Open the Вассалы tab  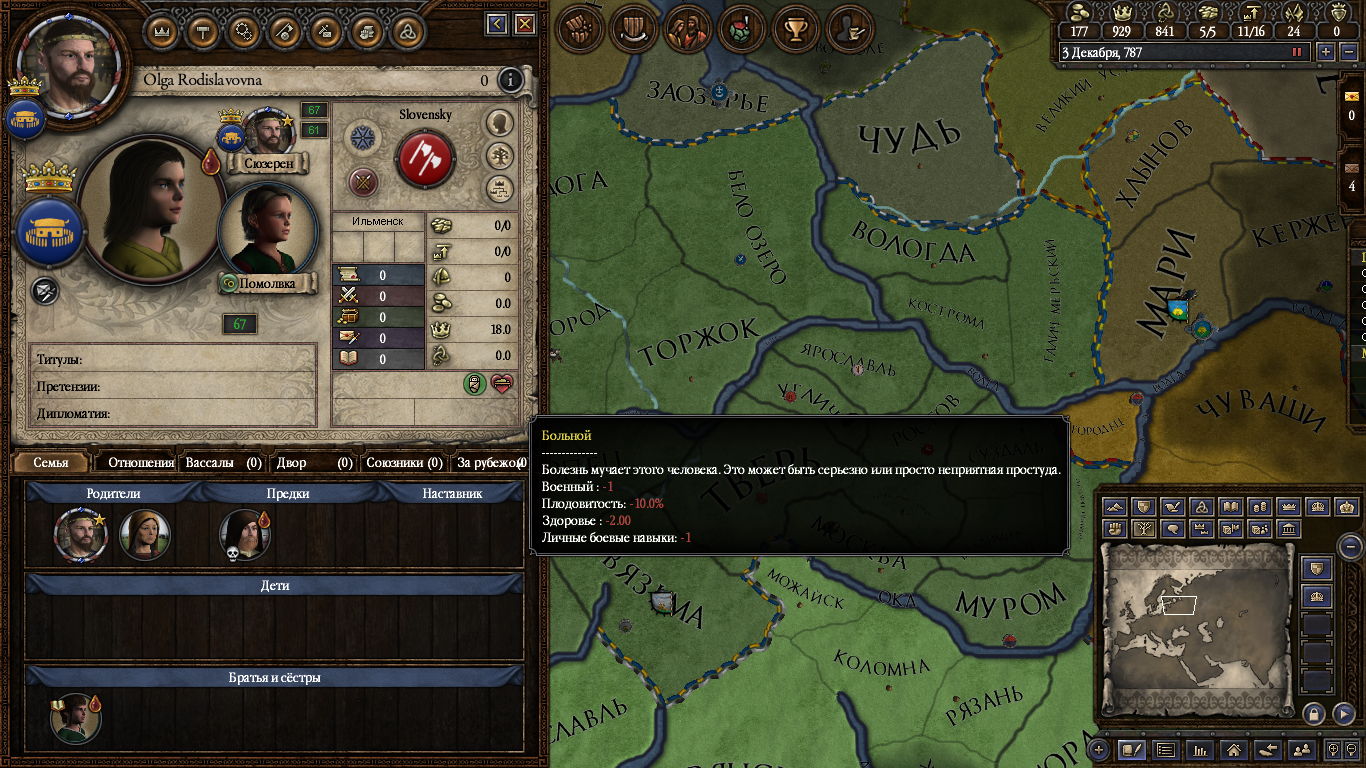click(223, 463)
